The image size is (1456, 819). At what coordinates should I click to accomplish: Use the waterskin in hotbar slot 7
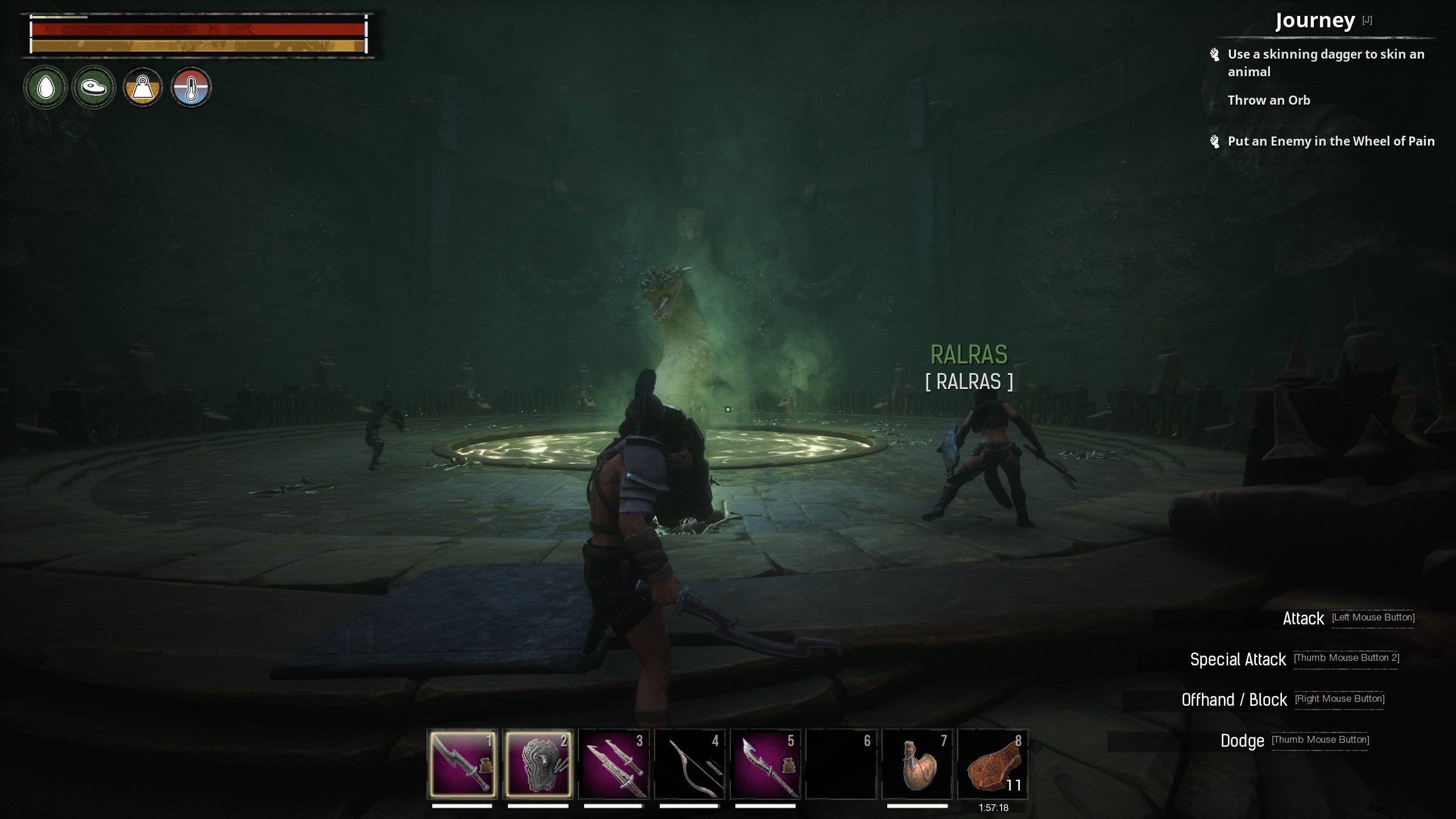(917, 764)
